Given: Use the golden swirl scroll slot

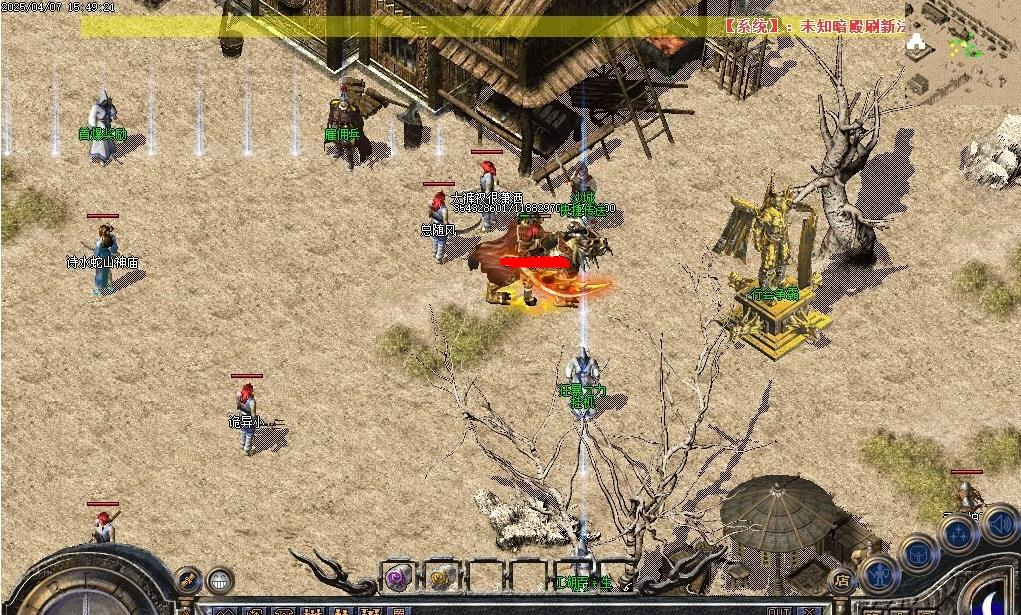Looking at the screenshot, I should [440, 575].
